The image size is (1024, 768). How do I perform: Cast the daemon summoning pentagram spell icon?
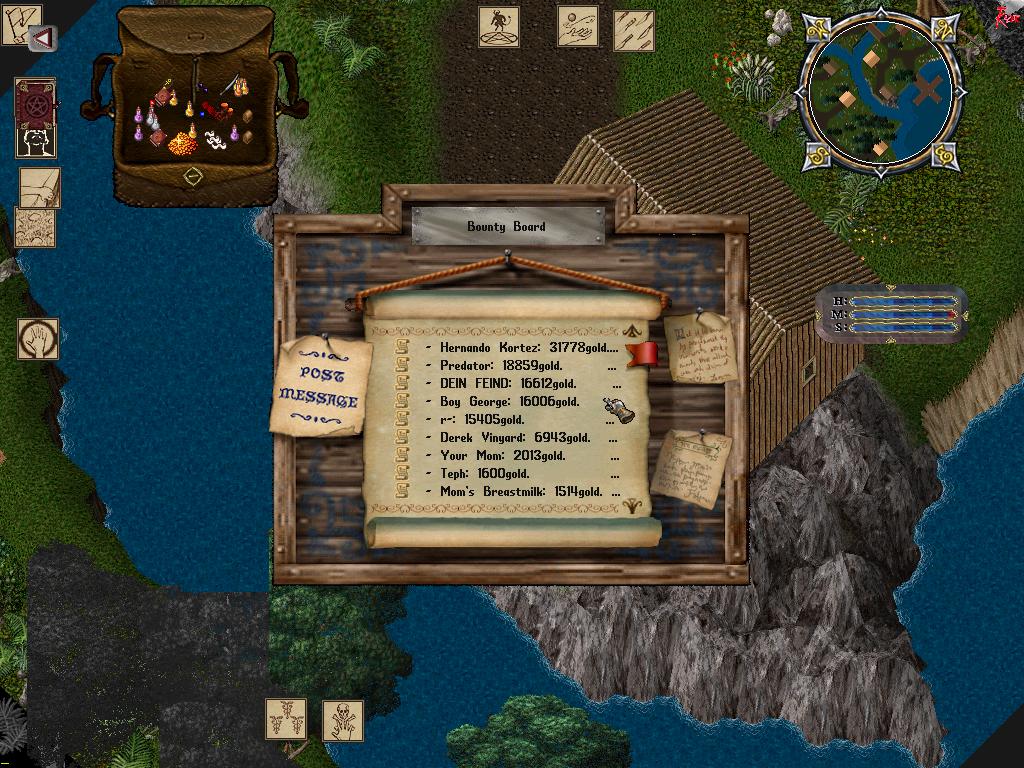[x=498, y=26]
